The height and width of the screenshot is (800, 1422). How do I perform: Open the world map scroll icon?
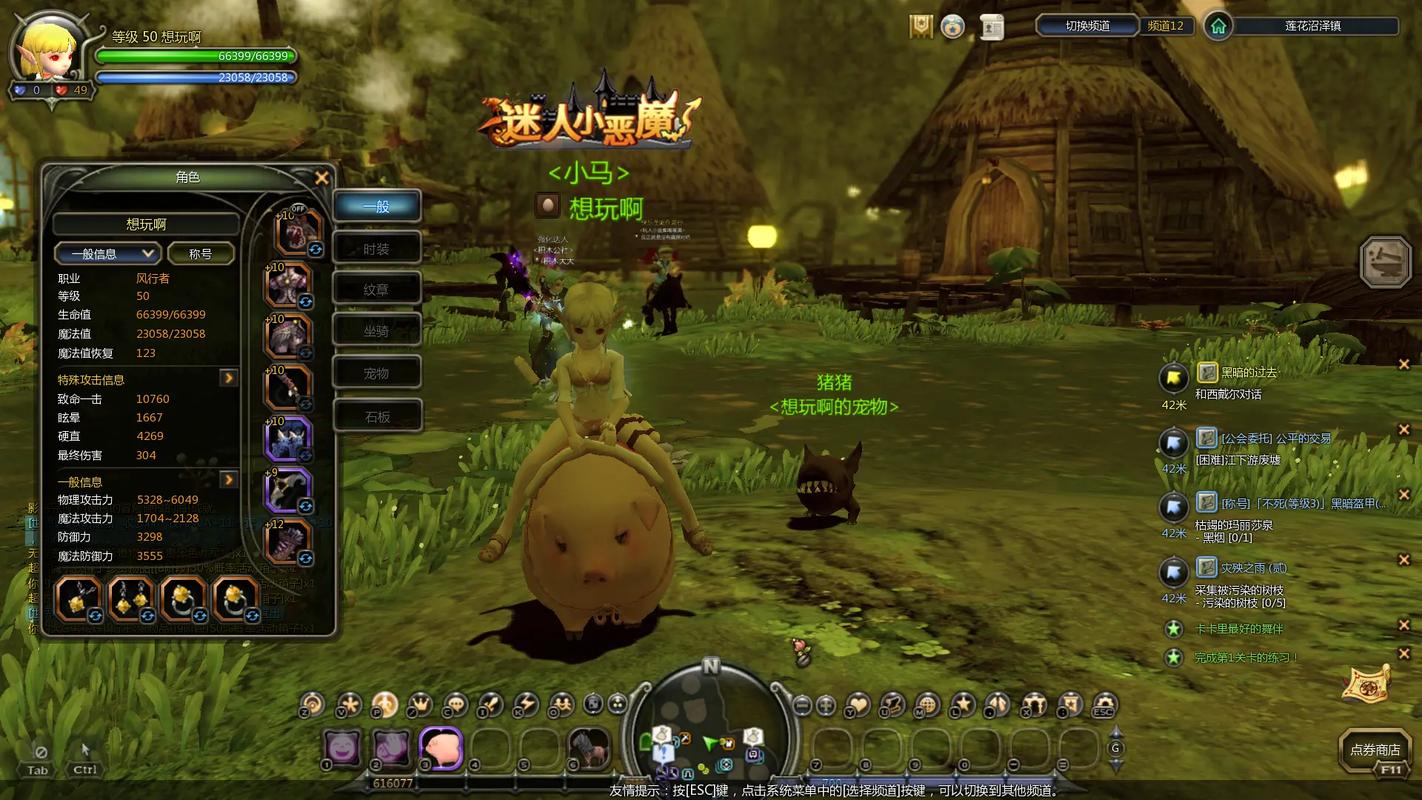tap(1366, 683)
